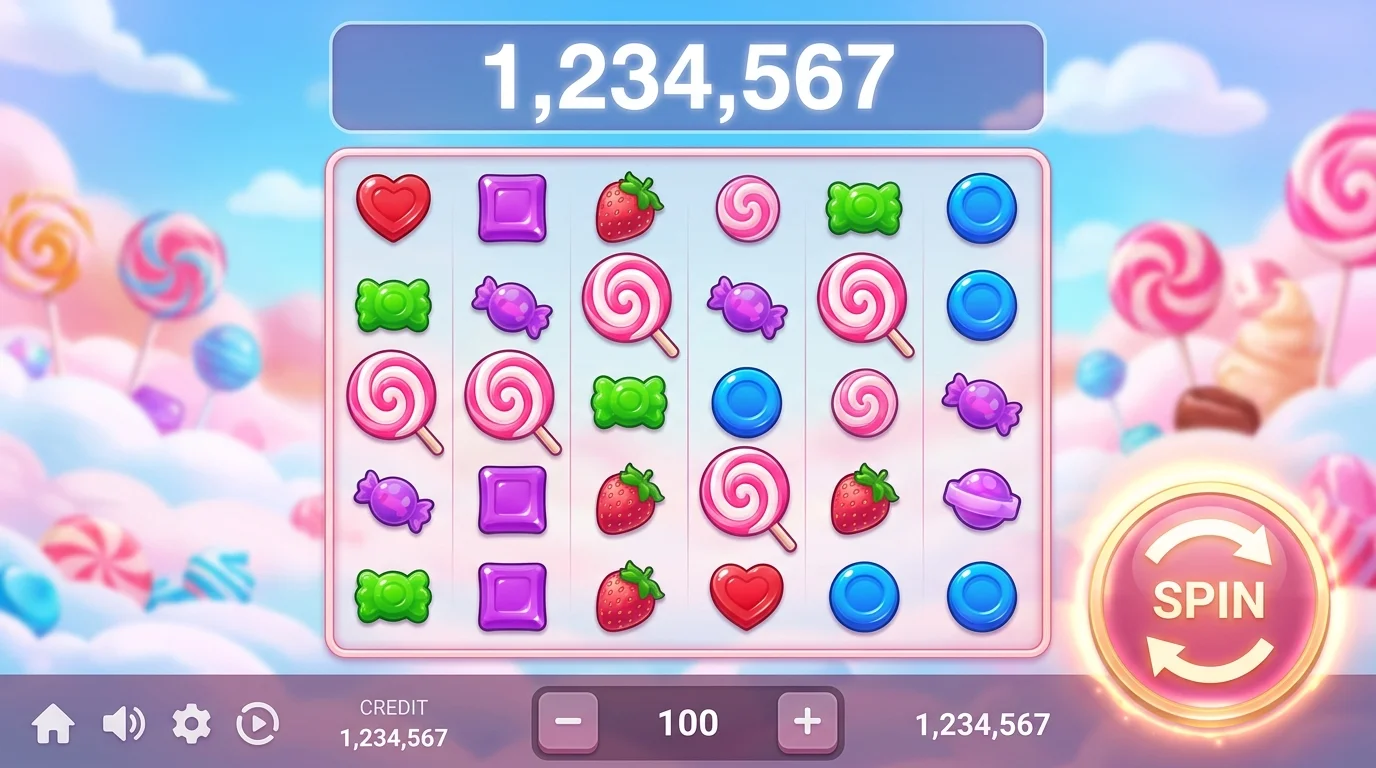This screenshot has width=1376, height=768.
Task: Decrease the bet with the minus button
Action: coord(567,722)
